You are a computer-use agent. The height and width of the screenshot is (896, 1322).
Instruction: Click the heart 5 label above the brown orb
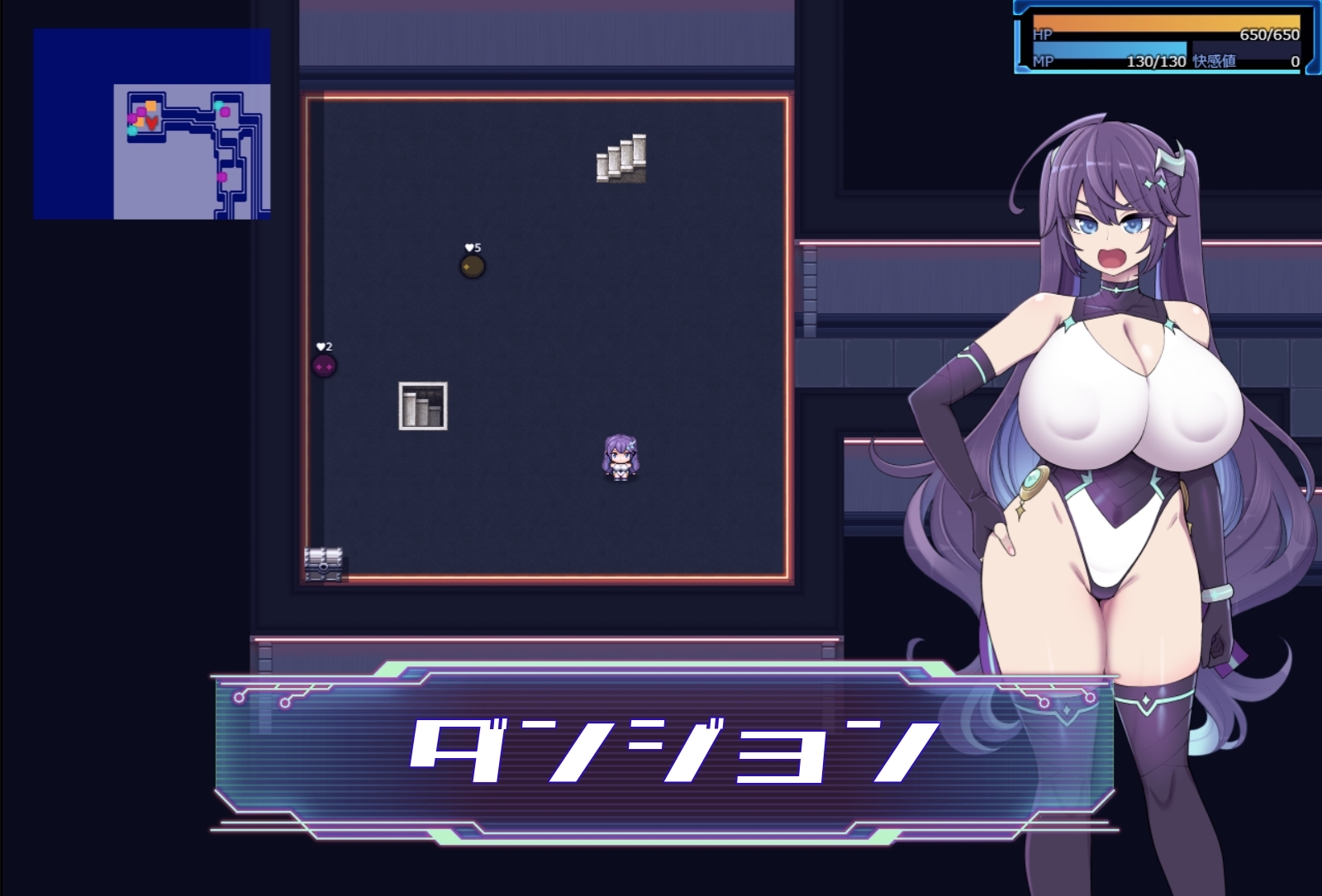pos(473,246)
